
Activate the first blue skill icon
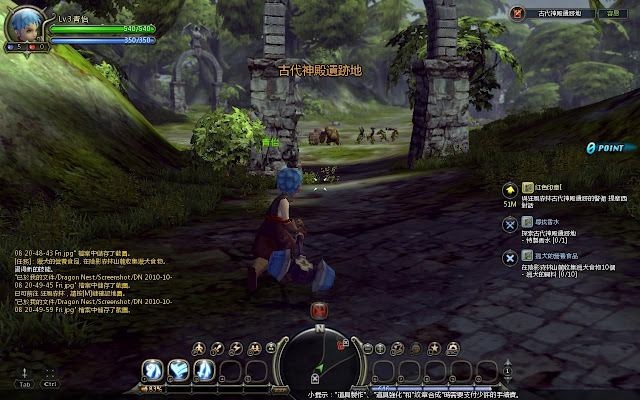(x=153, y=370)
